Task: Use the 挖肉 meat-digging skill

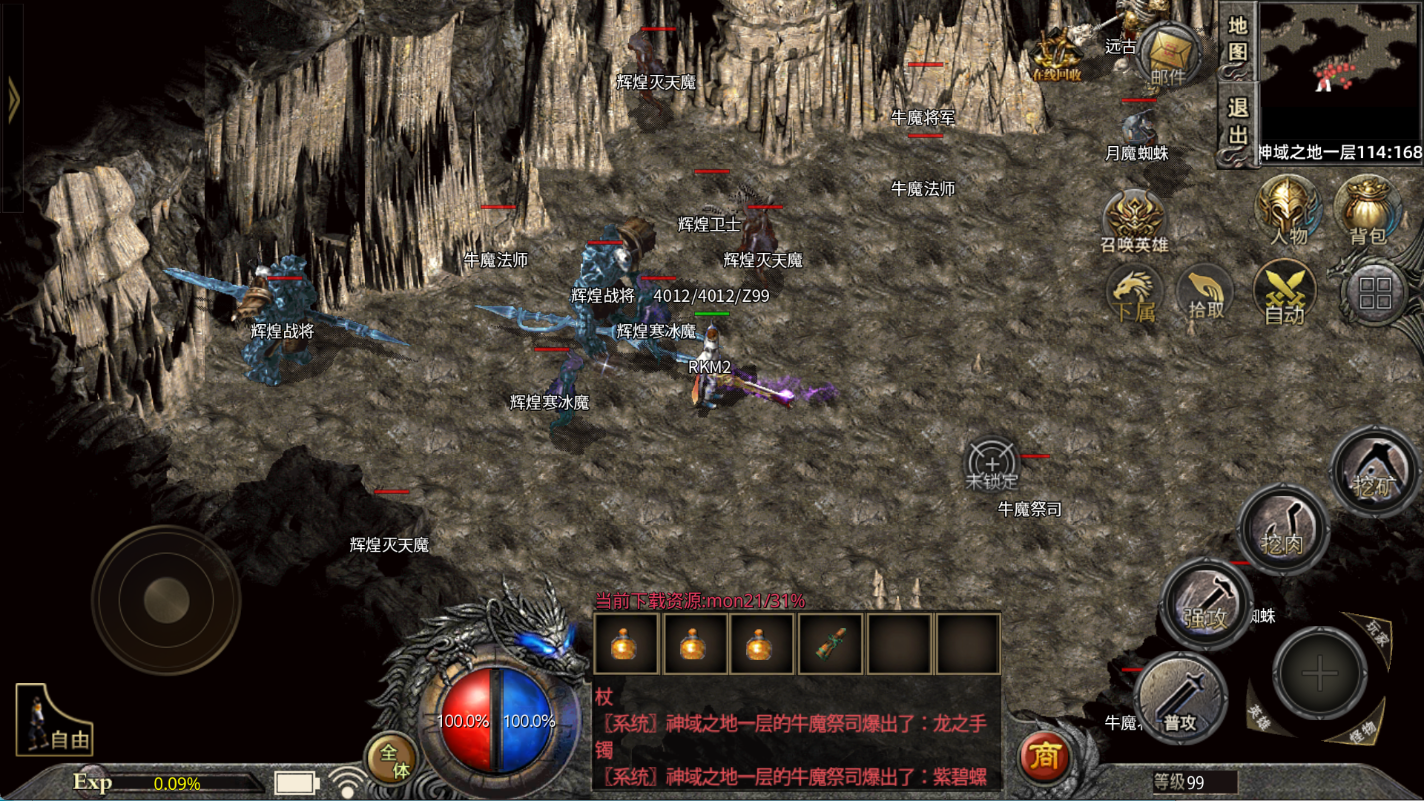Action: coord(1283,530)
